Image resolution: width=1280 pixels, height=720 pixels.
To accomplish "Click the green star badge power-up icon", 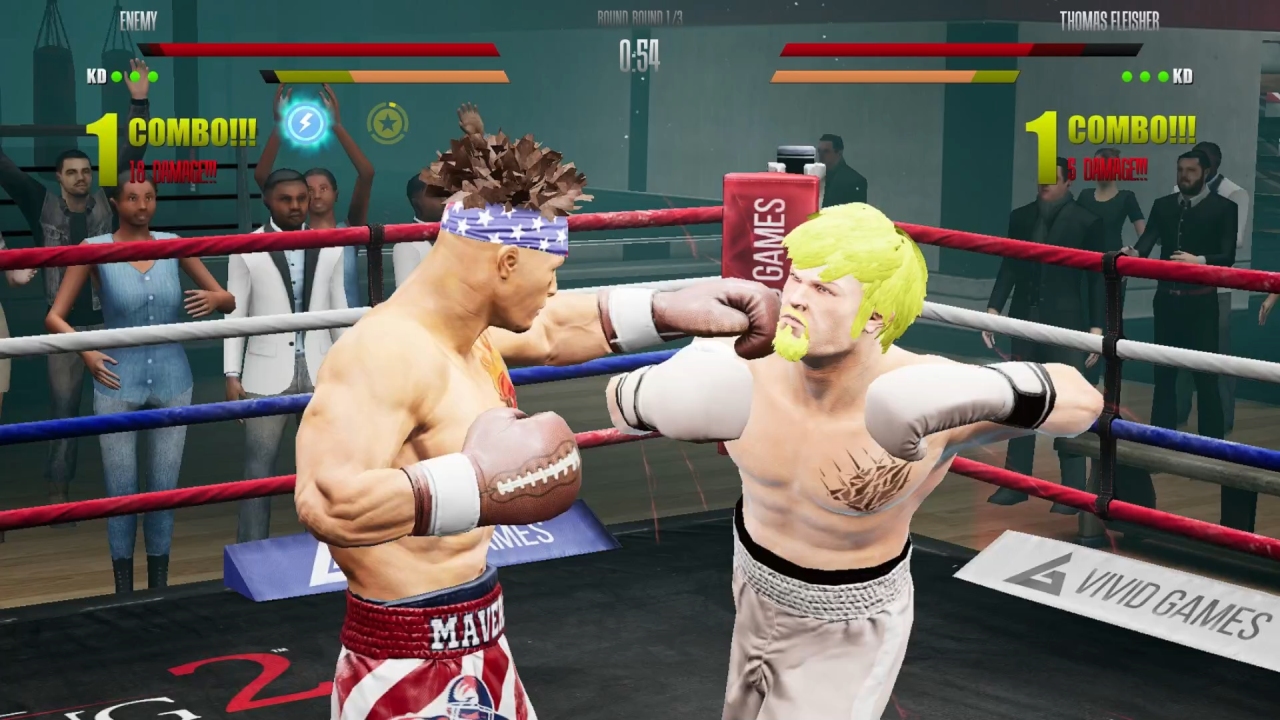I will 388,122.
